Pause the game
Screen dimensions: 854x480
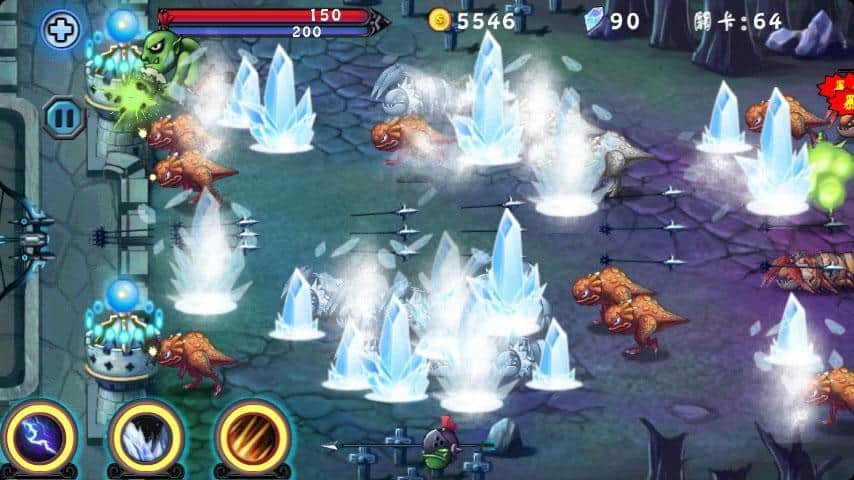[x=63, y=116]
